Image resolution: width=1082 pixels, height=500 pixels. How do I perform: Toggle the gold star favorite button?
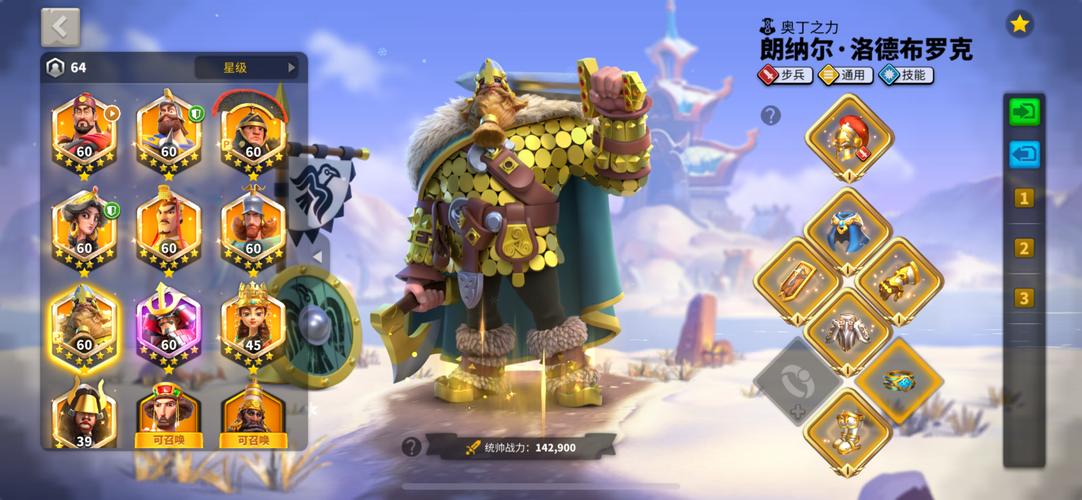1019,25
